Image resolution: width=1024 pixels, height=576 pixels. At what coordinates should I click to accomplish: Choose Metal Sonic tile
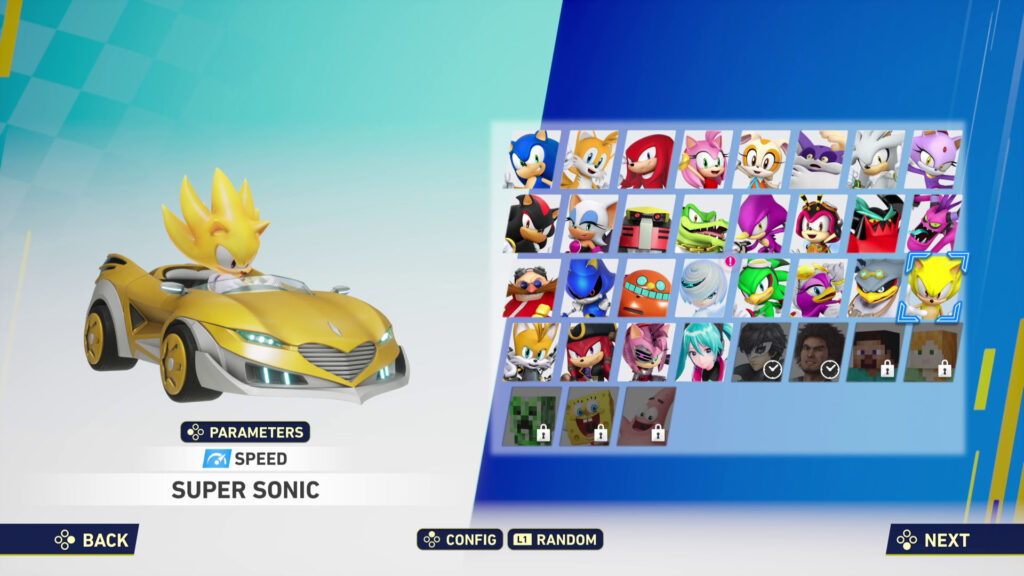click(589, 288)
